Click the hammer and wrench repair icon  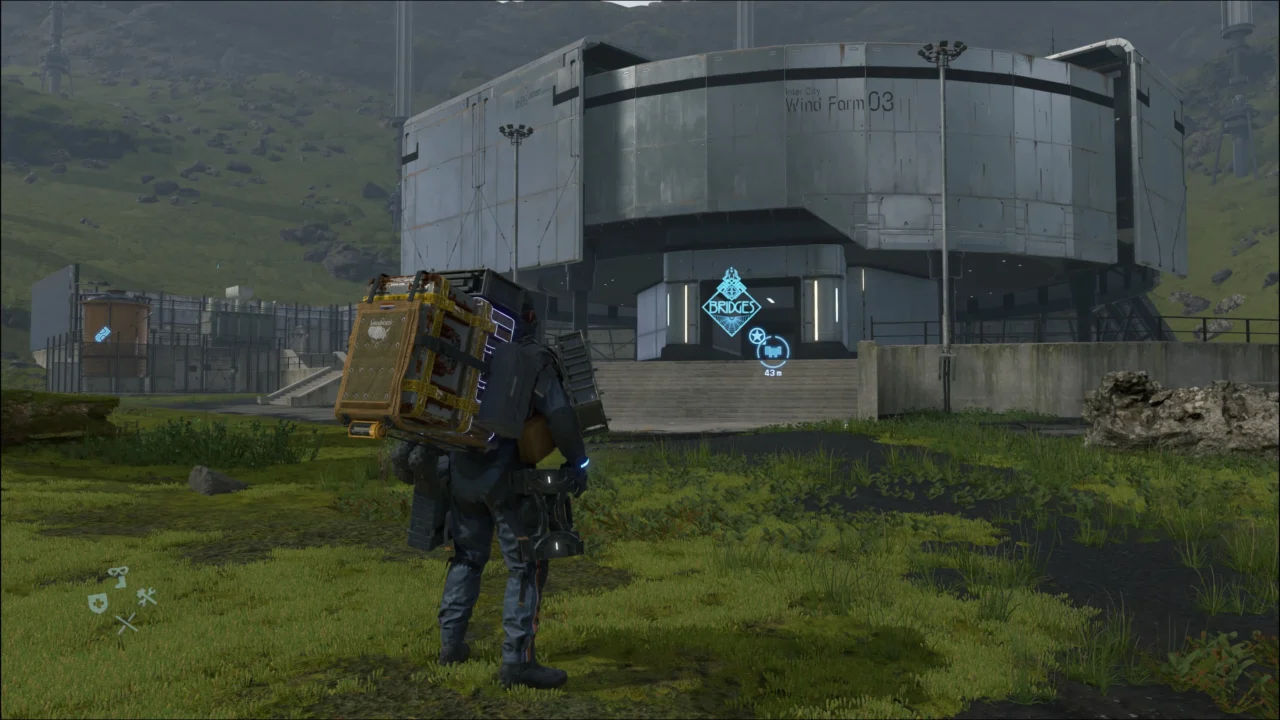point(147,598)
